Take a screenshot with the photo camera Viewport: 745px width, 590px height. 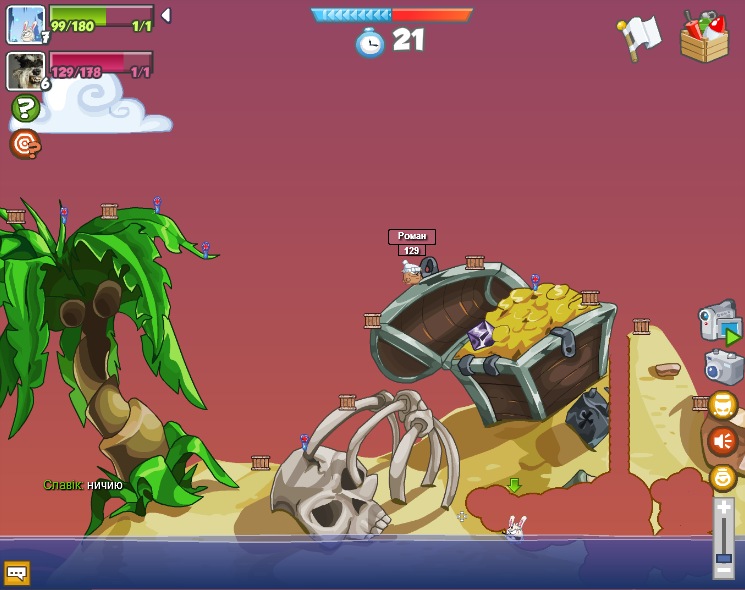point(723,366)
